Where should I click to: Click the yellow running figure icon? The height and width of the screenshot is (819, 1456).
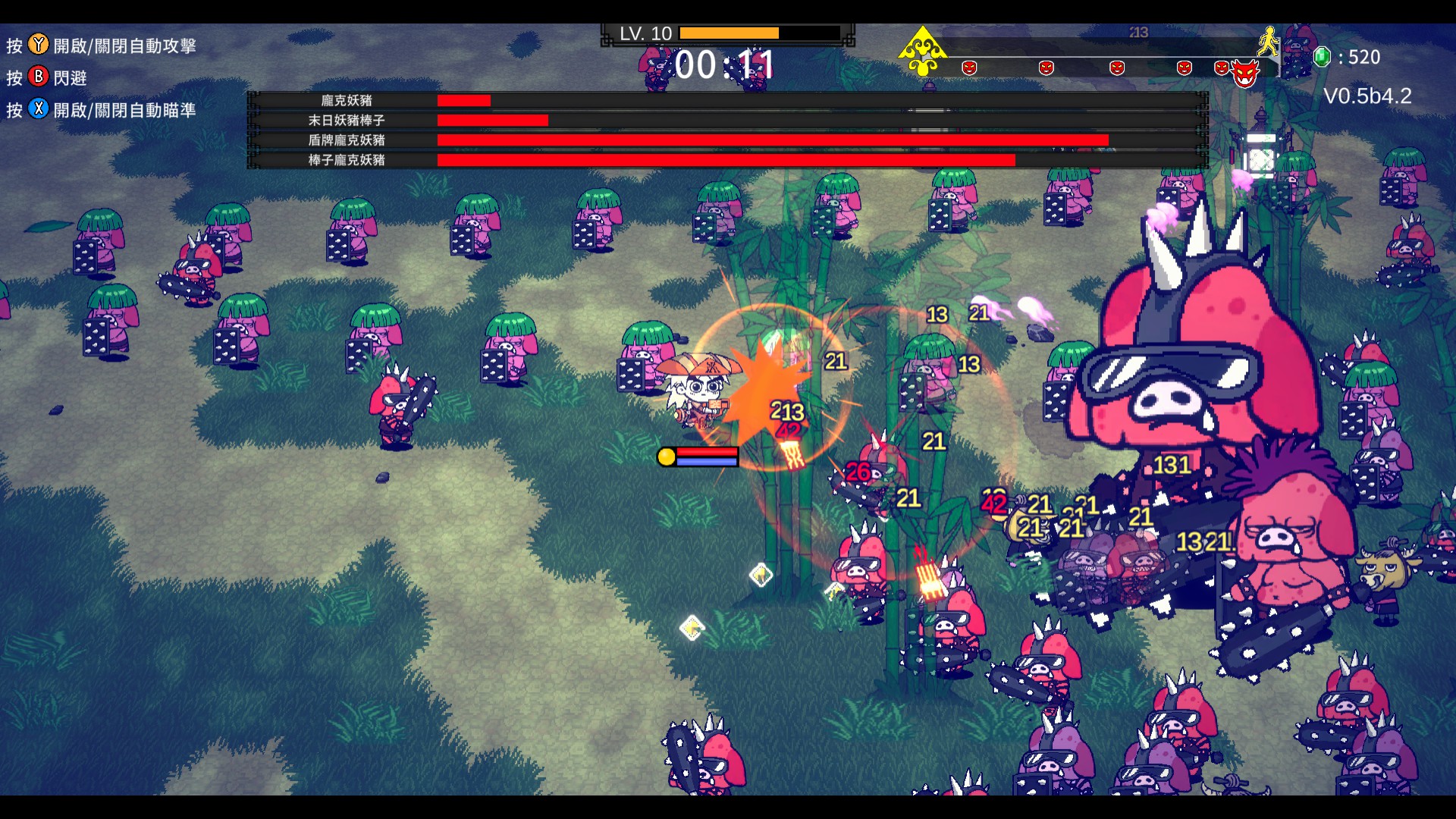point(1268,42)
